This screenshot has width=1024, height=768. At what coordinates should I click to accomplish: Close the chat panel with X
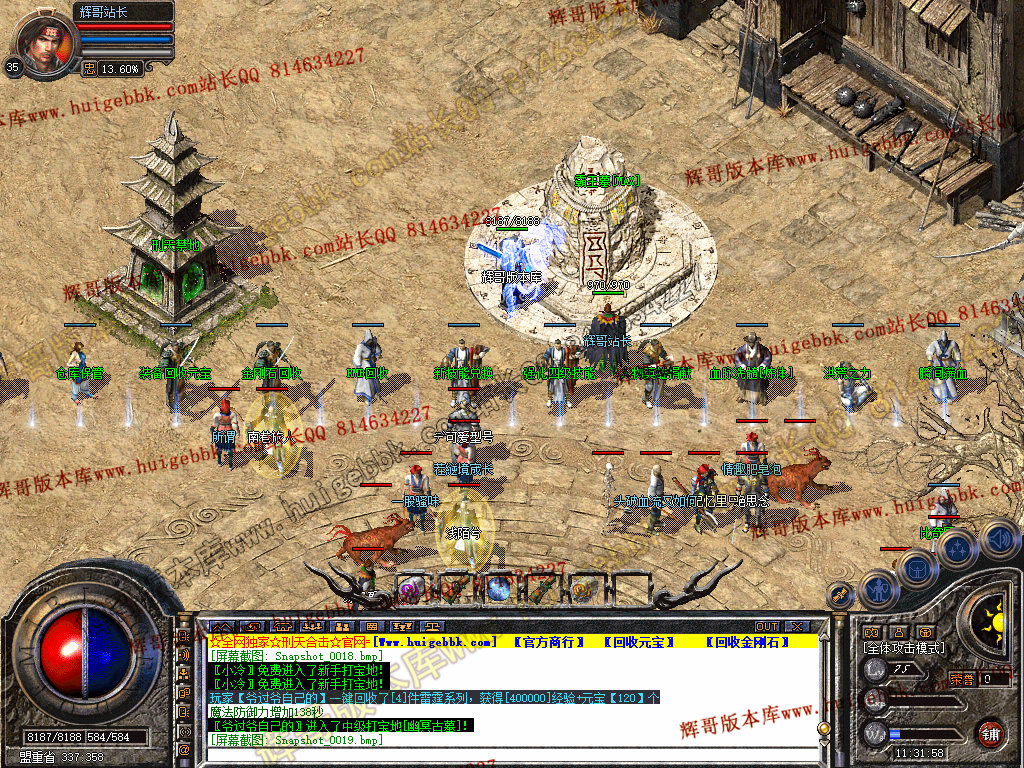798,627
